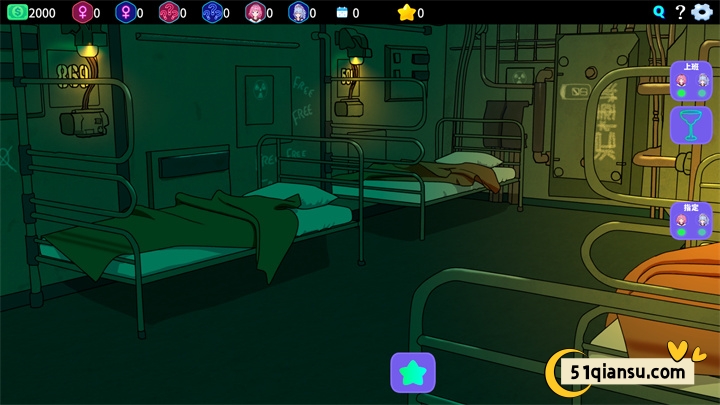Click the blue magnifier search icon
720x405 pixels.
[659, 12]
